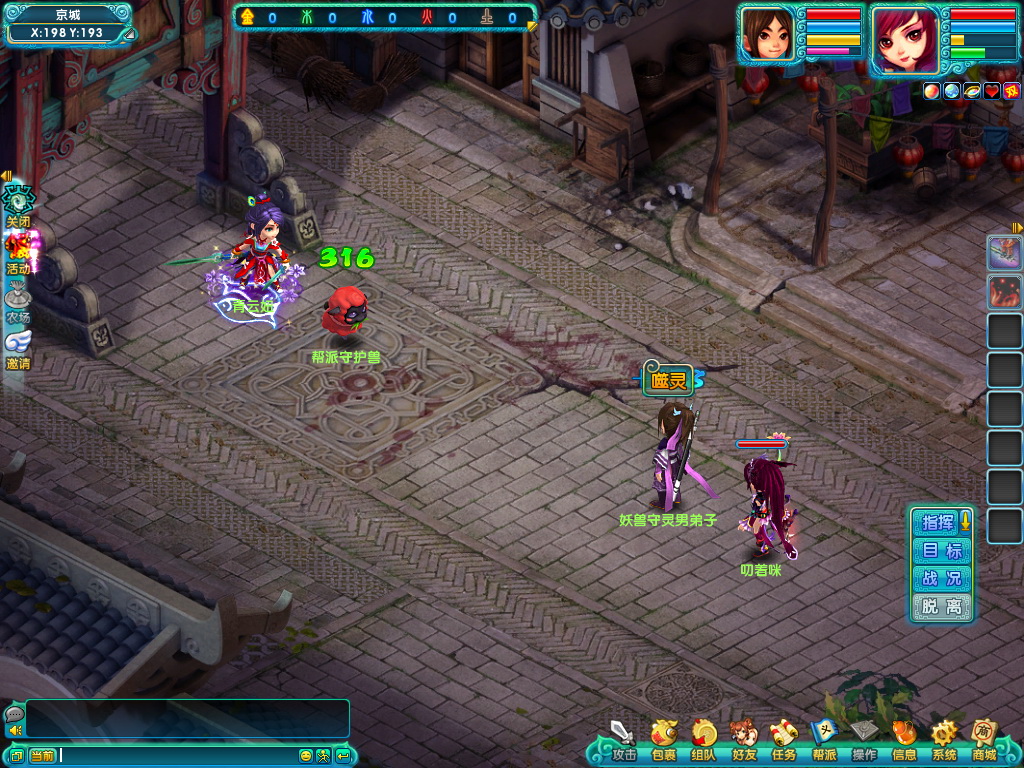Open the 信息 info gourd icon

pos(904,738)
